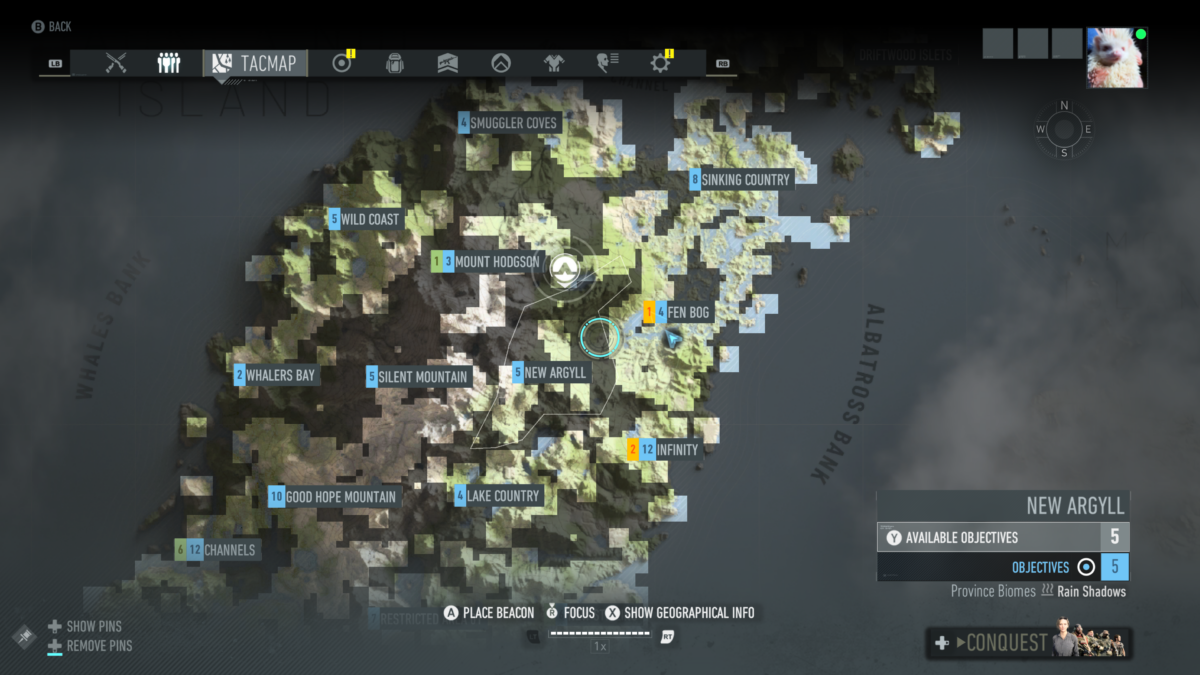The image size is (1200, 675).
Task: Choose the Good Hope Mountain province label
Action: [x=340, y=497]
